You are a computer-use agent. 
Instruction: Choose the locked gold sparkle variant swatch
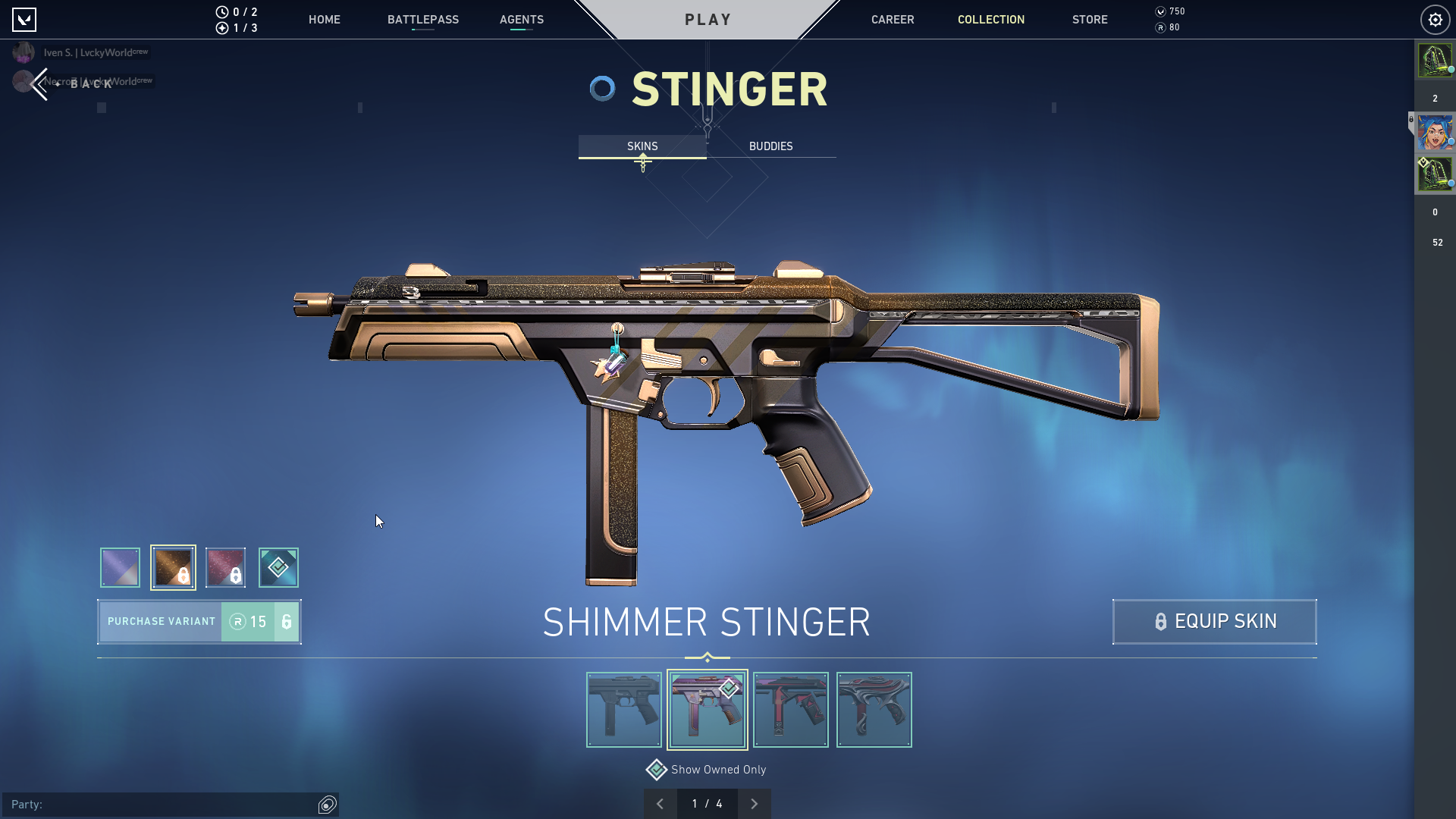tap(173, 567)
